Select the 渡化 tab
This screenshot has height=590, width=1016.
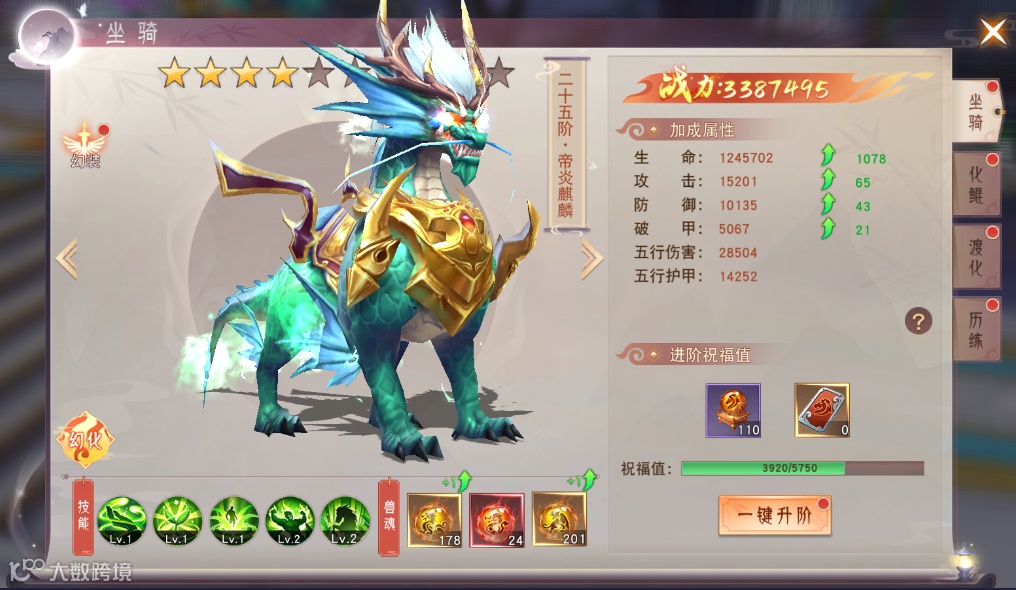975,257
